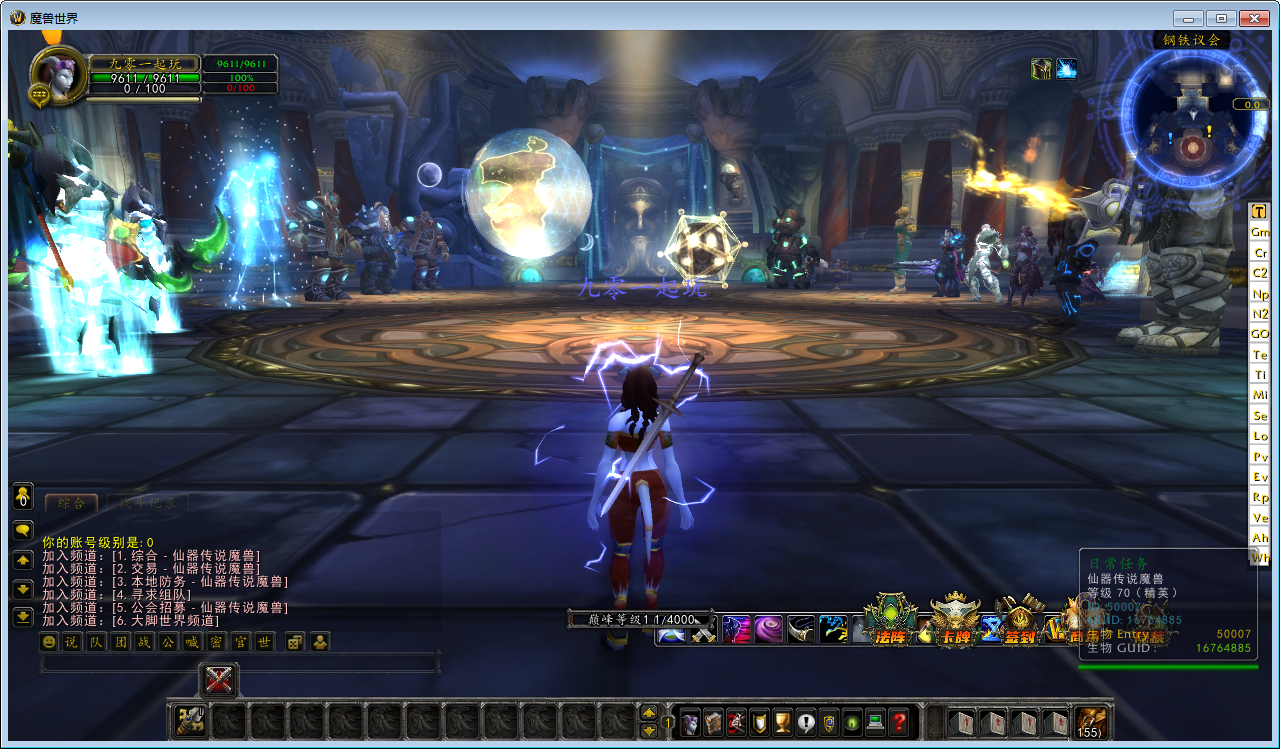This screenshot has width=1280, height=749.
Task: Close the game window
Action: pos(1254,18)
